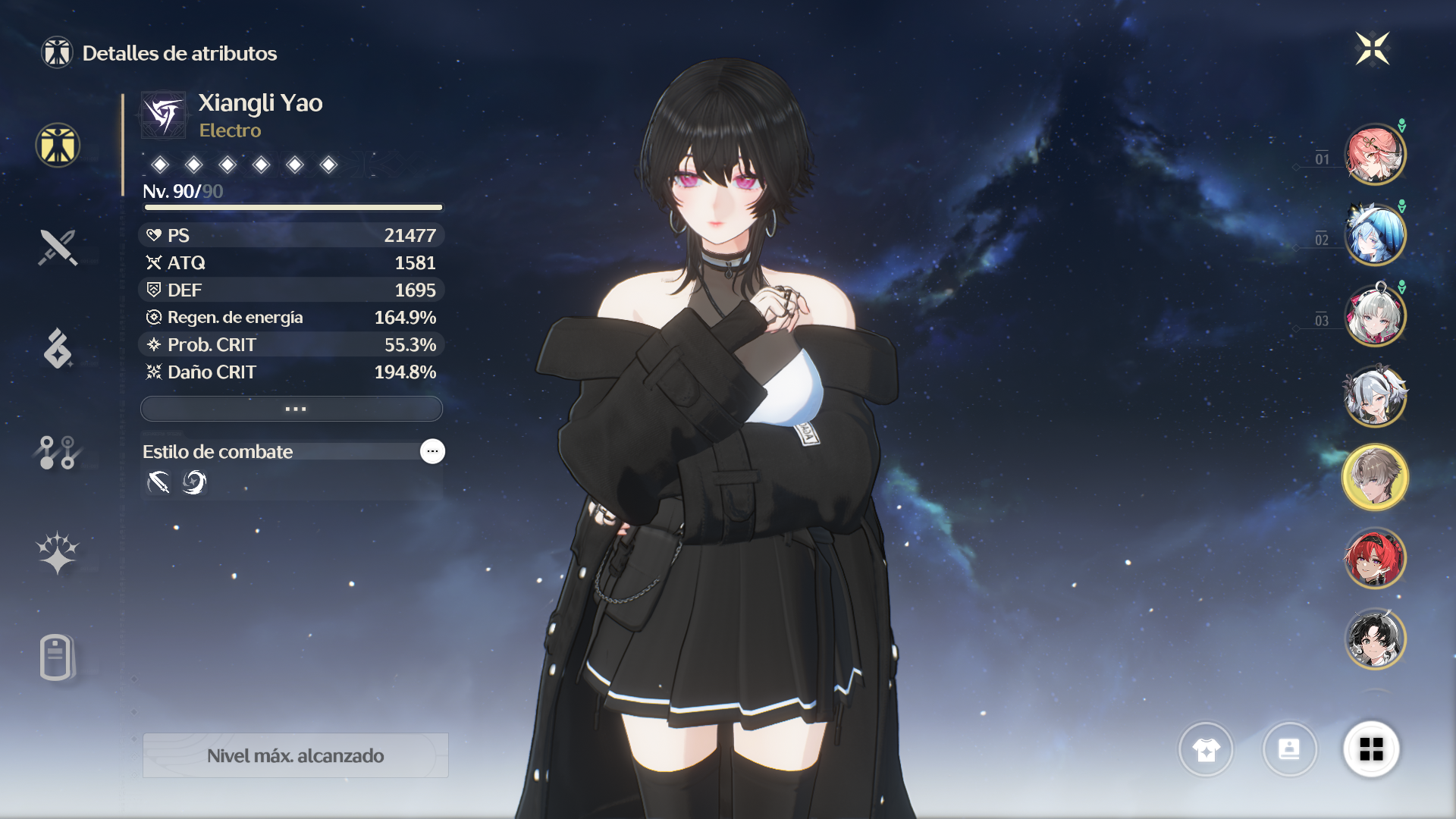Open the resonance chain sparkle tab

coord(58,553)
